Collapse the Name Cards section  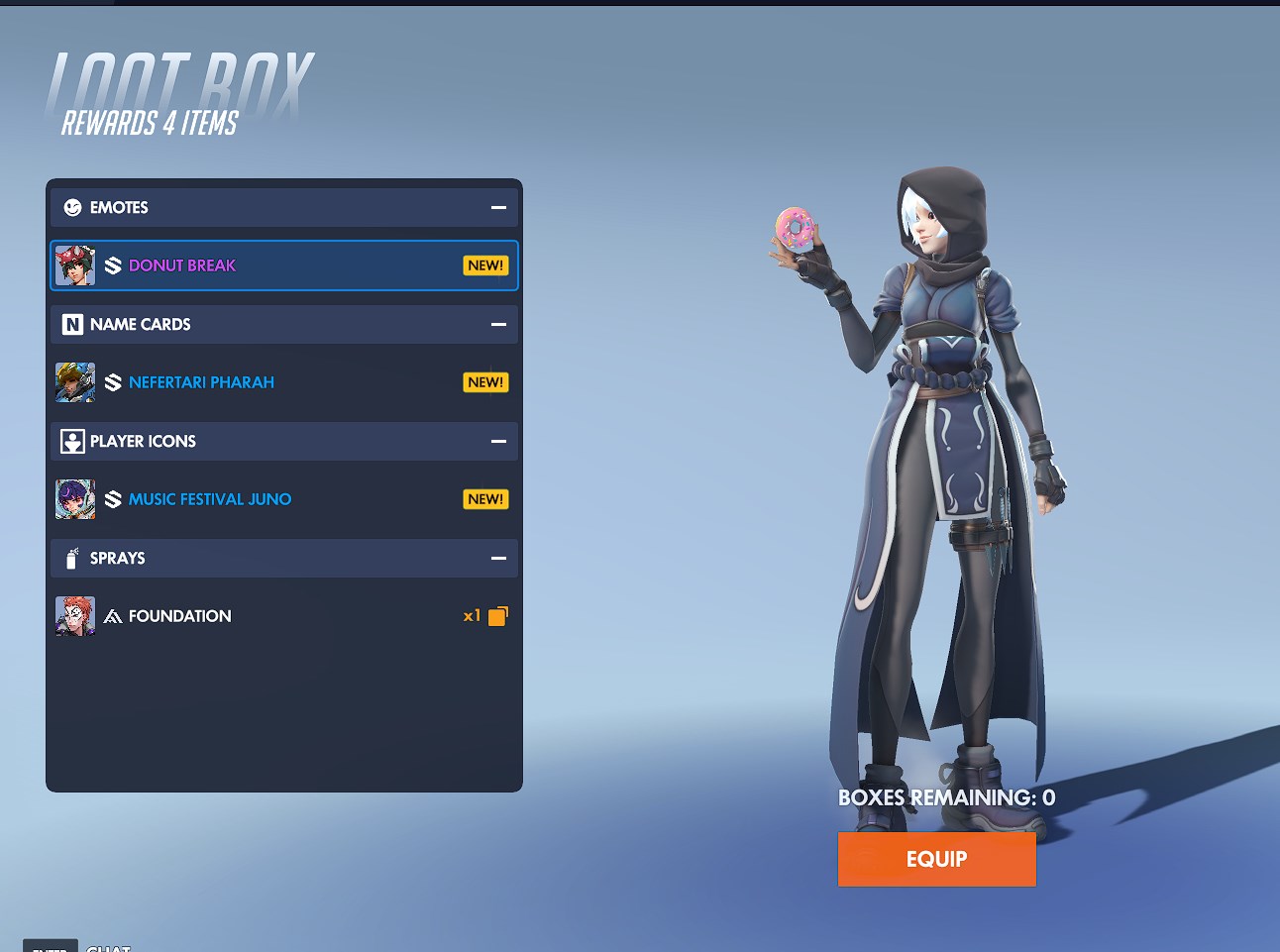pyautogui.click(x=498, y=325)
